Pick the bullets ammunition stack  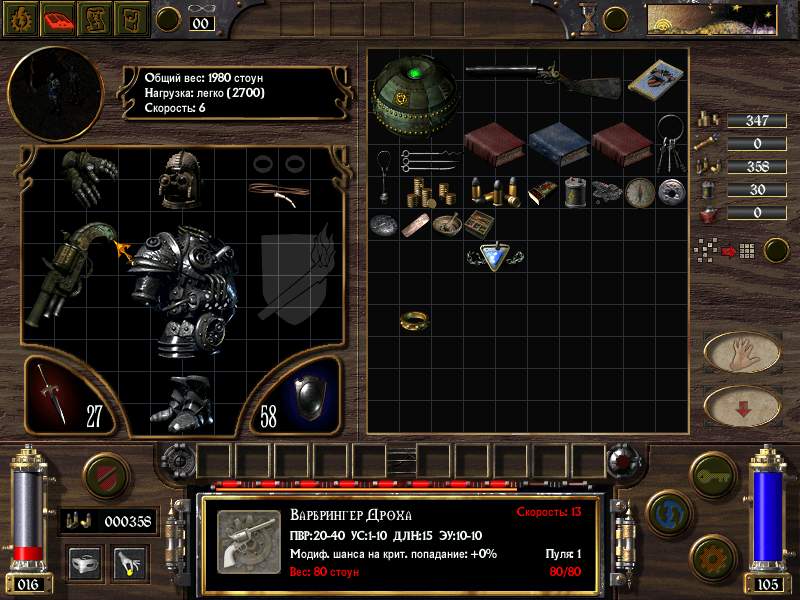494,190
